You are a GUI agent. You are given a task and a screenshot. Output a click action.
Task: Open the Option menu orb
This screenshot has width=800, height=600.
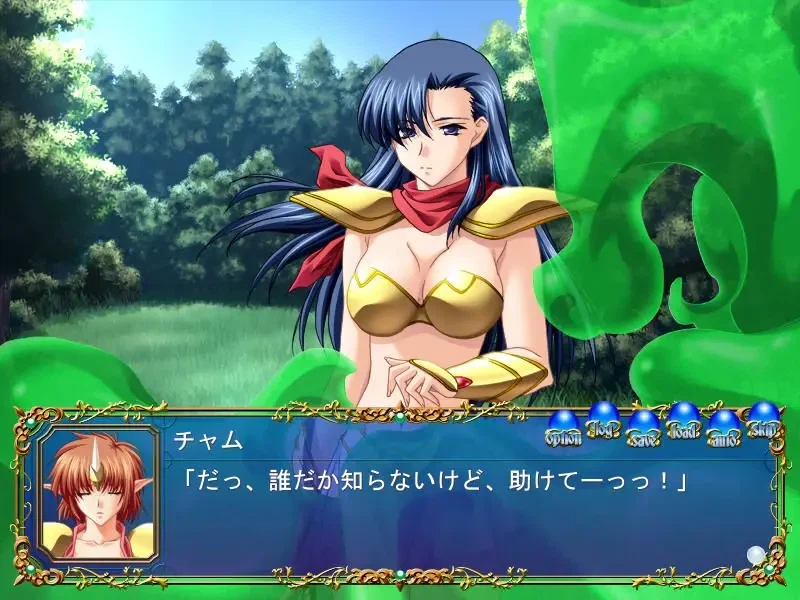562,427
